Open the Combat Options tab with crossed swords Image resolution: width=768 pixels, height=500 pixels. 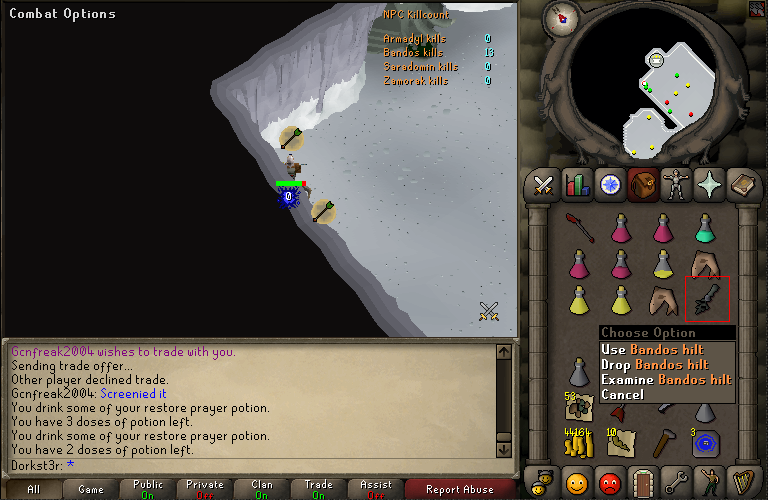pyautogui.click(x=543, y=185)
